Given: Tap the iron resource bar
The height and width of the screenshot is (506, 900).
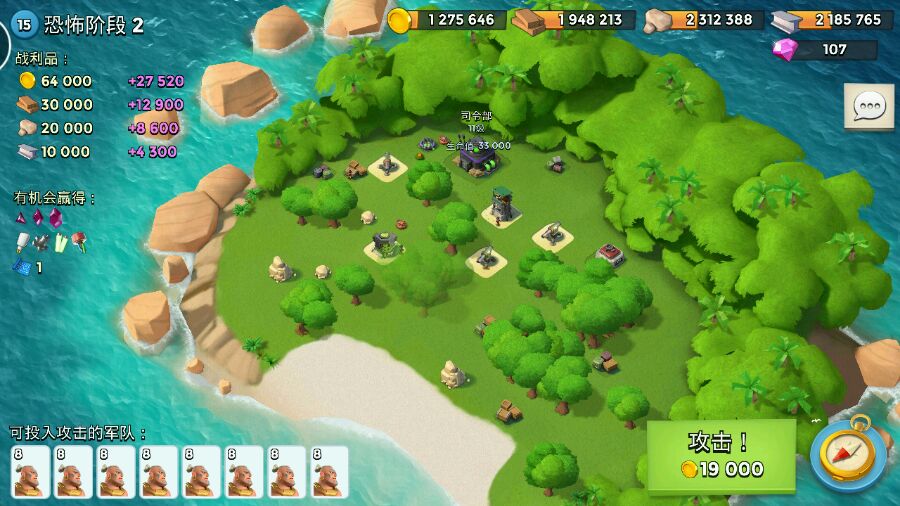Looking at the screenshot, I should [834, 20].
